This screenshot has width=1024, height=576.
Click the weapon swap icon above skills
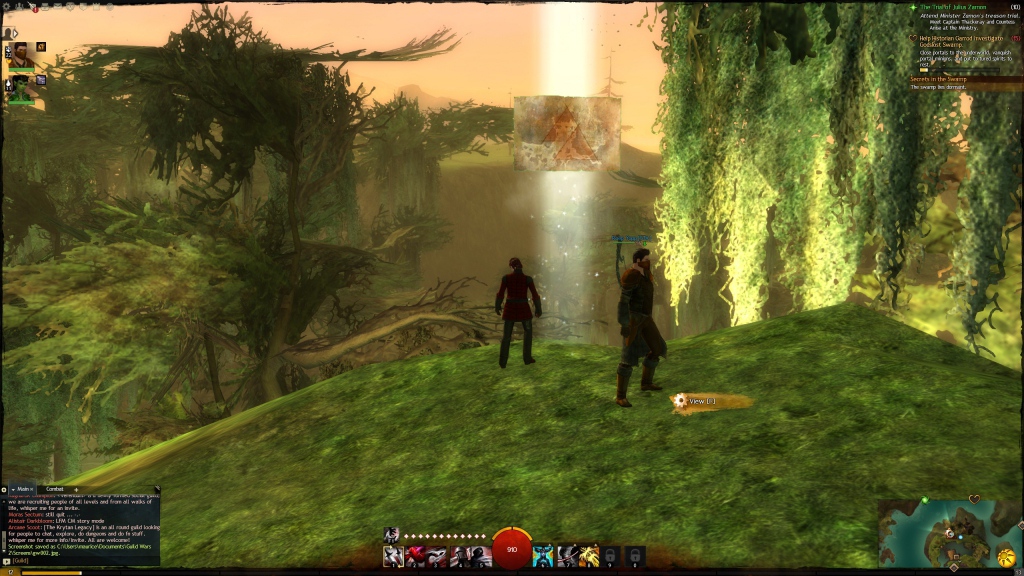click(392, 535)
